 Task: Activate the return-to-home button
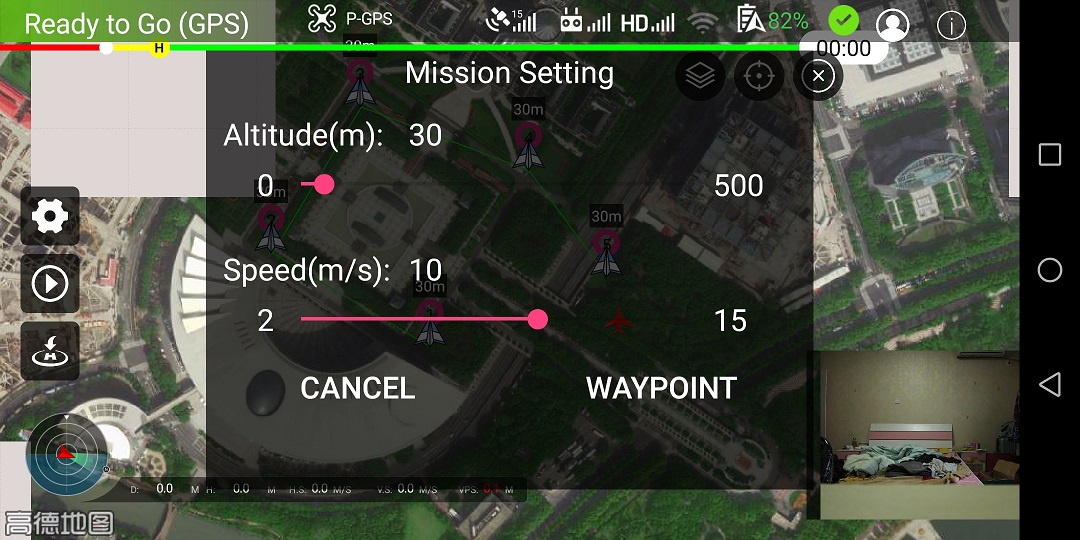coord(50,351)
